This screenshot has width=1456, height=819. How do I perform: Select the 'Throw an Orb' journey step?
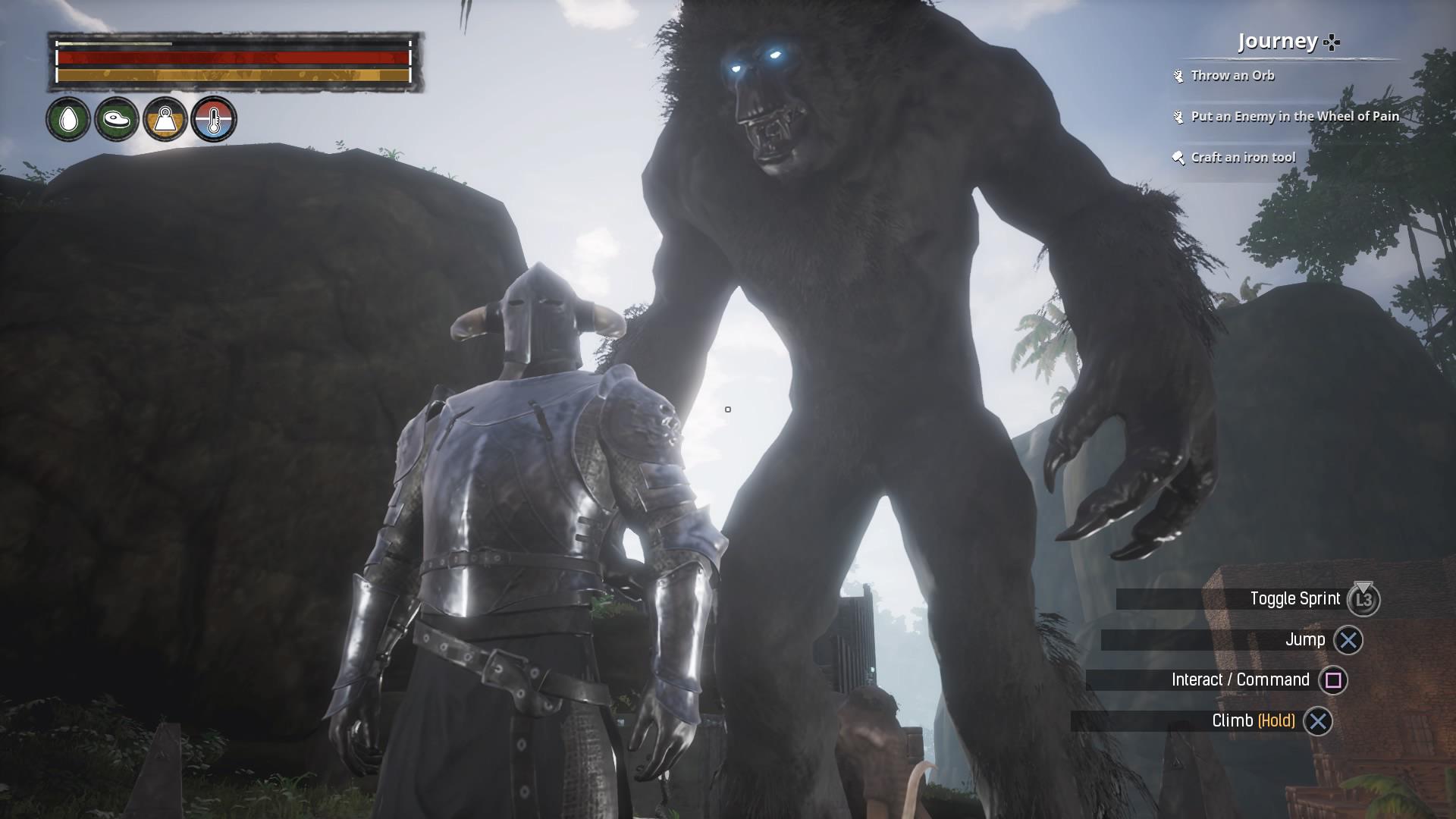pos(1232,76)
